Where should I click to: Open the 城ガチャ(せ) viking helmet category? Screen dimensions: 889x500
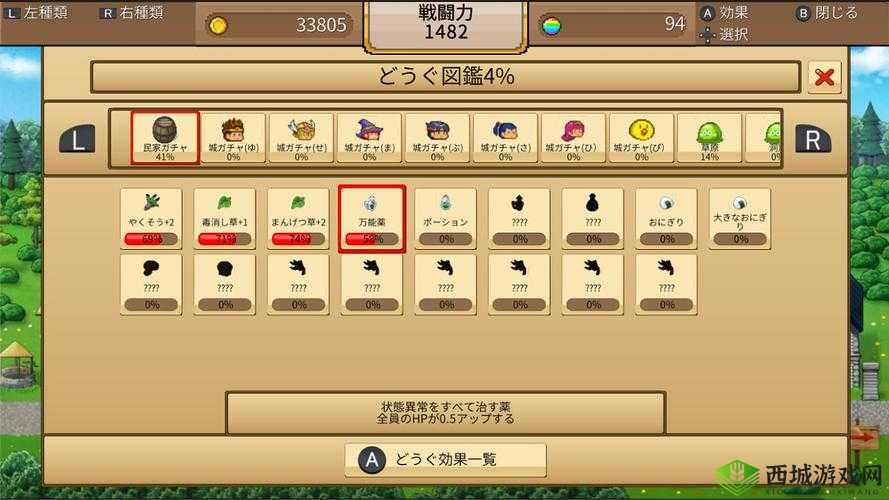coord(301,138)
